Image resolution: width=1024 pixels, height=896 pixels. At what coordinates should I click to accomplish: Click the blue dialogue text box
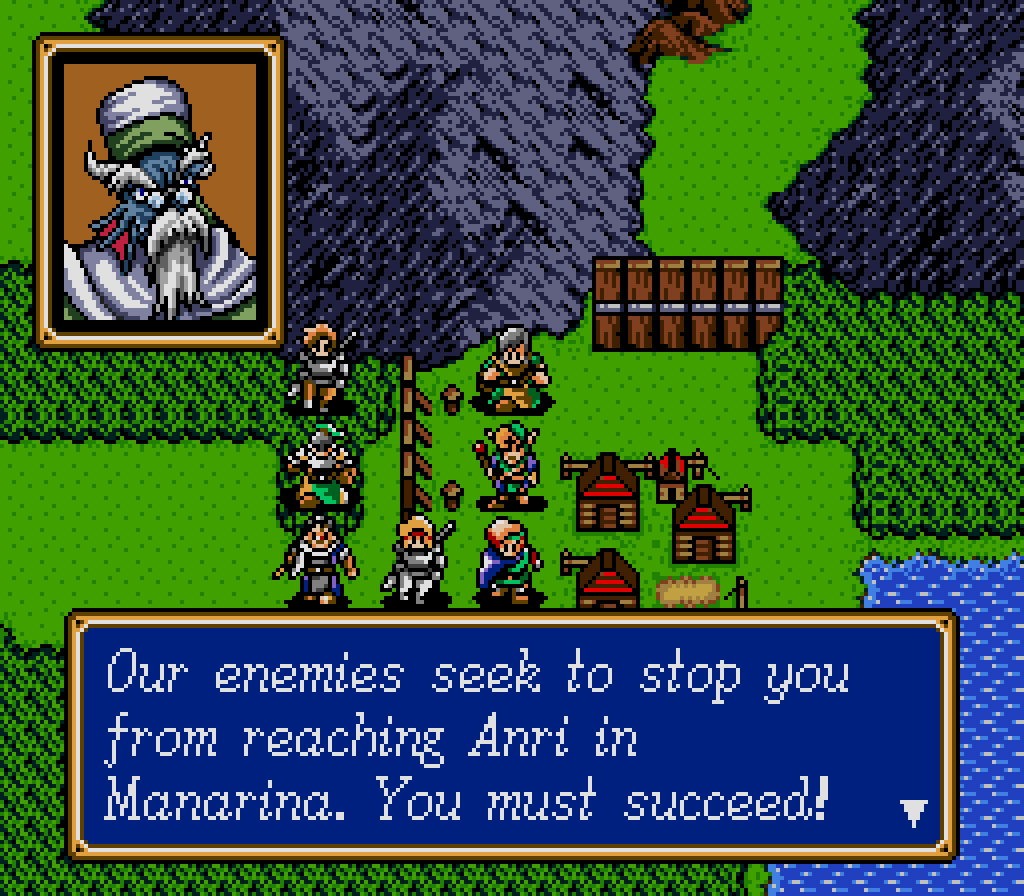coord(511,736)
